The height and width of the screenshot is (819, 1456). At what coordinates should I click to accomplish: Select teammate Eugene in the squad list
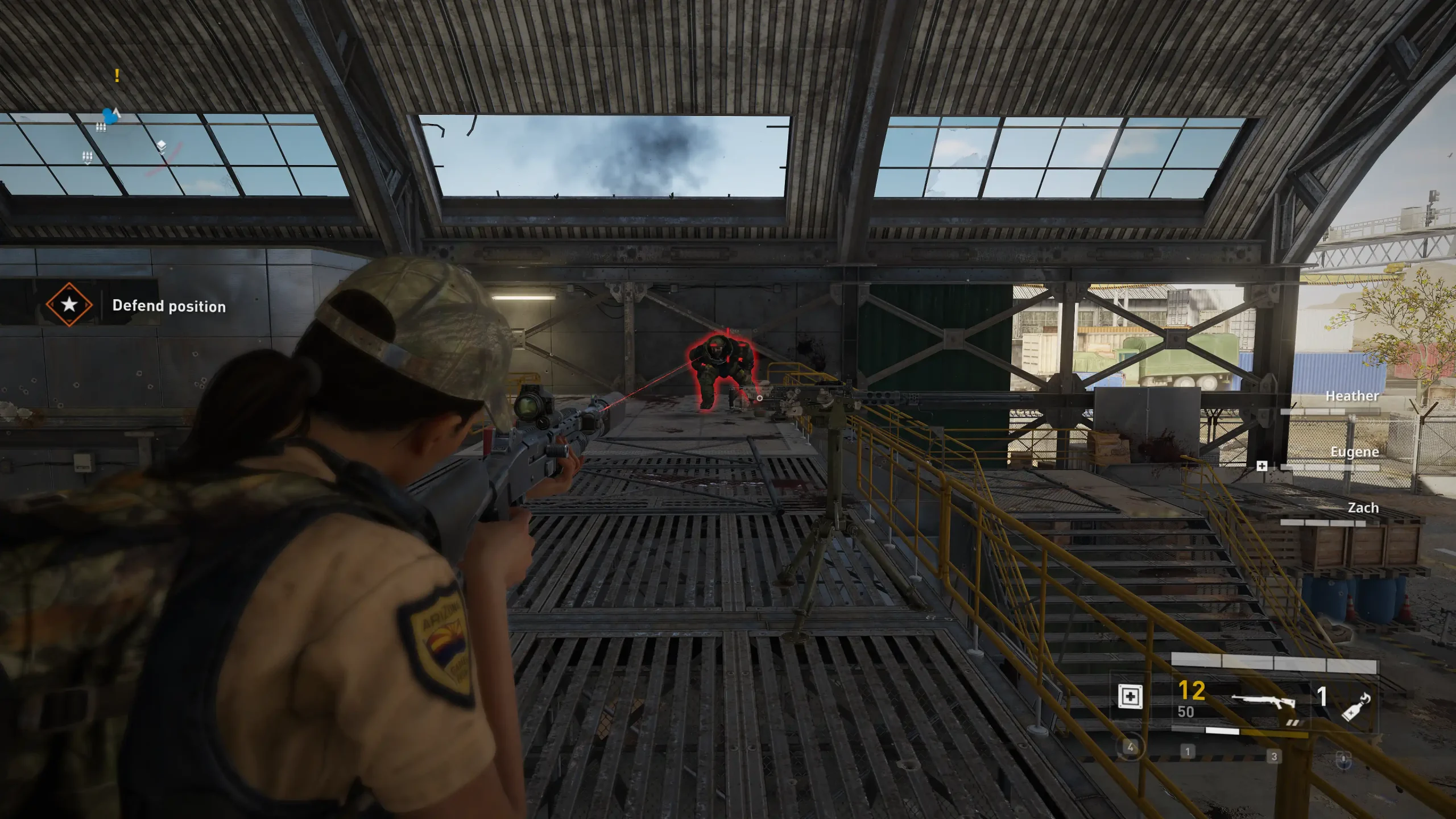1354,452
